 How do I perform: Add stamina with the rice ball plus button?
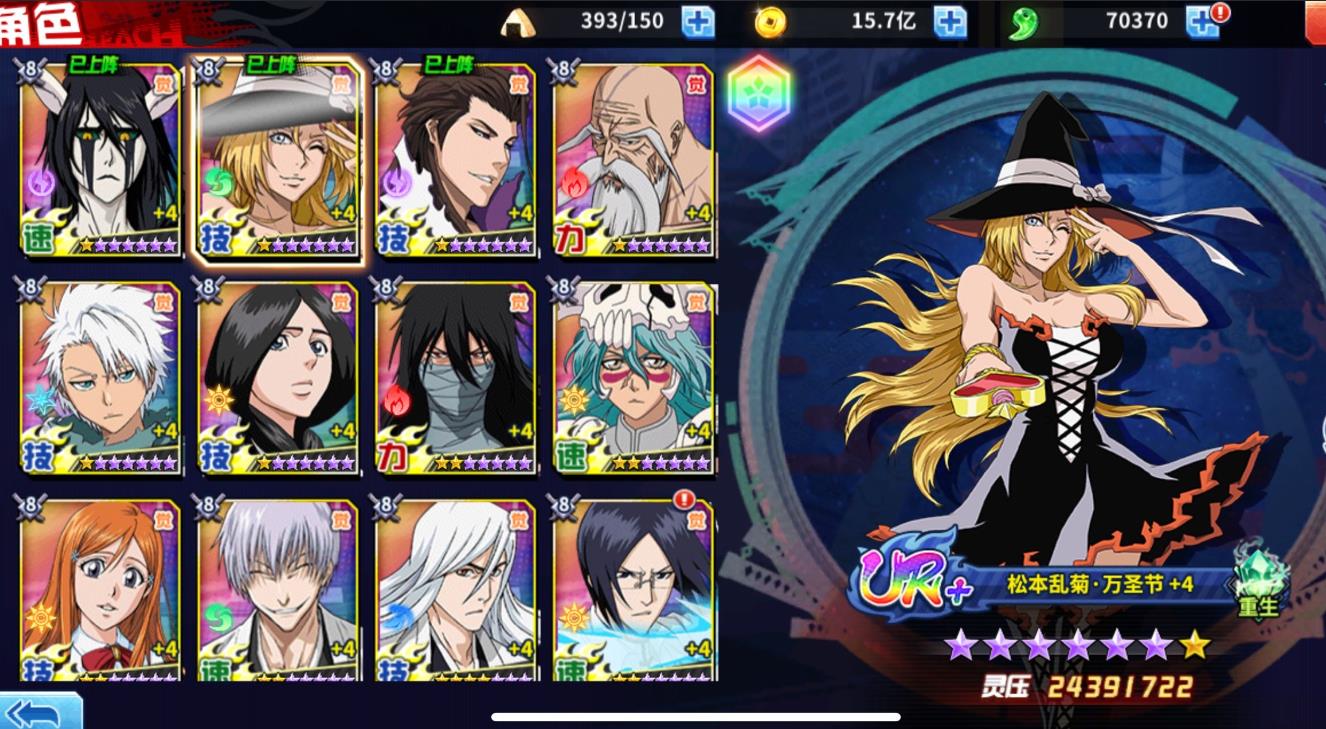[x=698, y=21]
